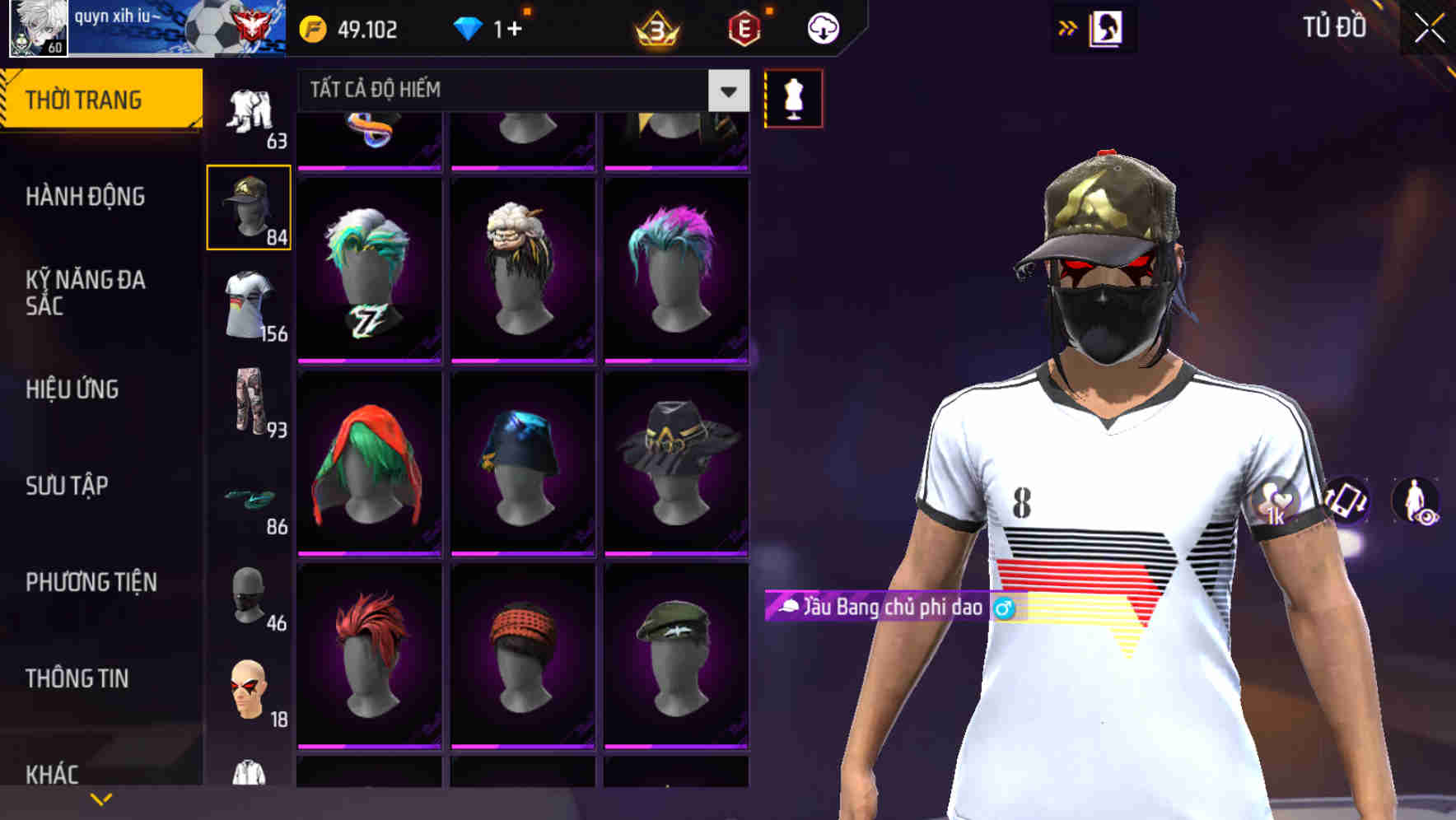
Task: Click the Elite E badge in the top bar
Action: 743,27
